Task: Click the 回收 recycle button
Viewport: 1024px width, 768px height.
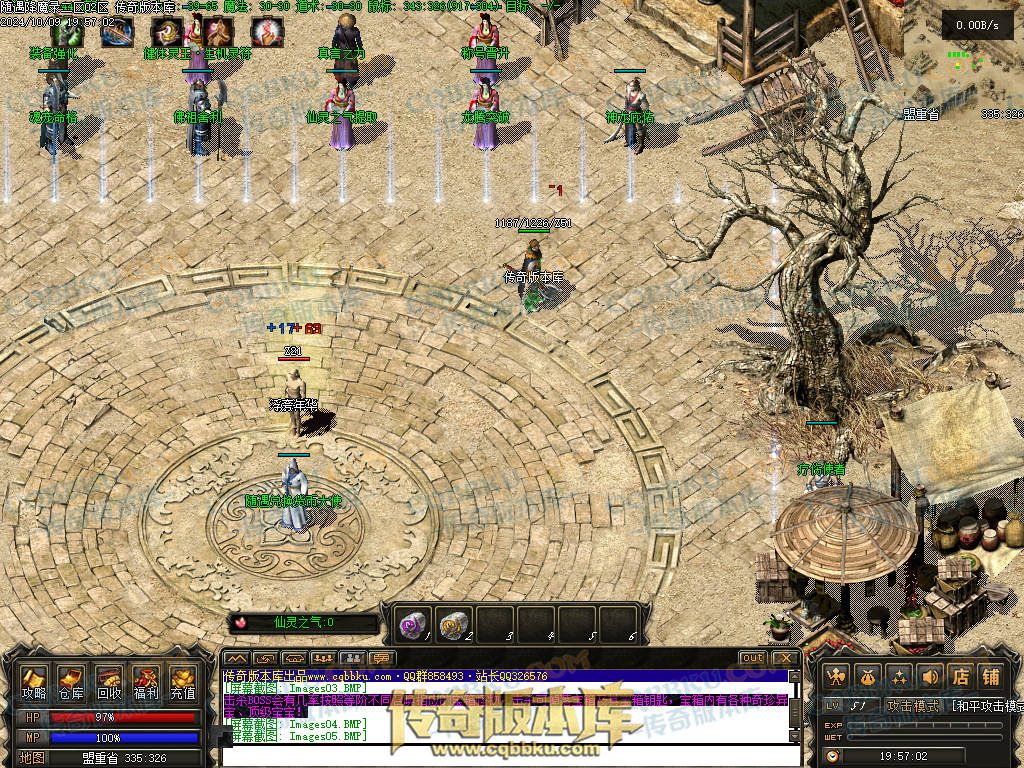Action: tap(109, 684)
